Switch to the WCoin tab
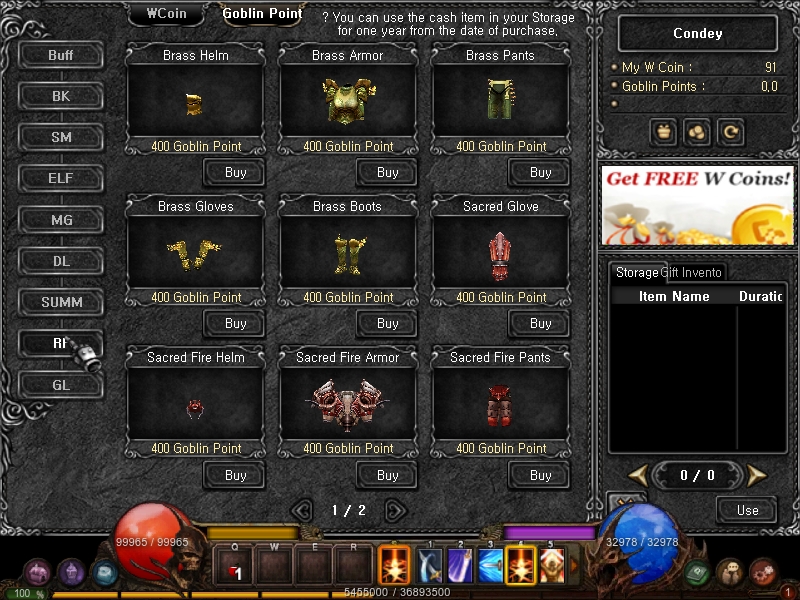 [x=168, y=13]
